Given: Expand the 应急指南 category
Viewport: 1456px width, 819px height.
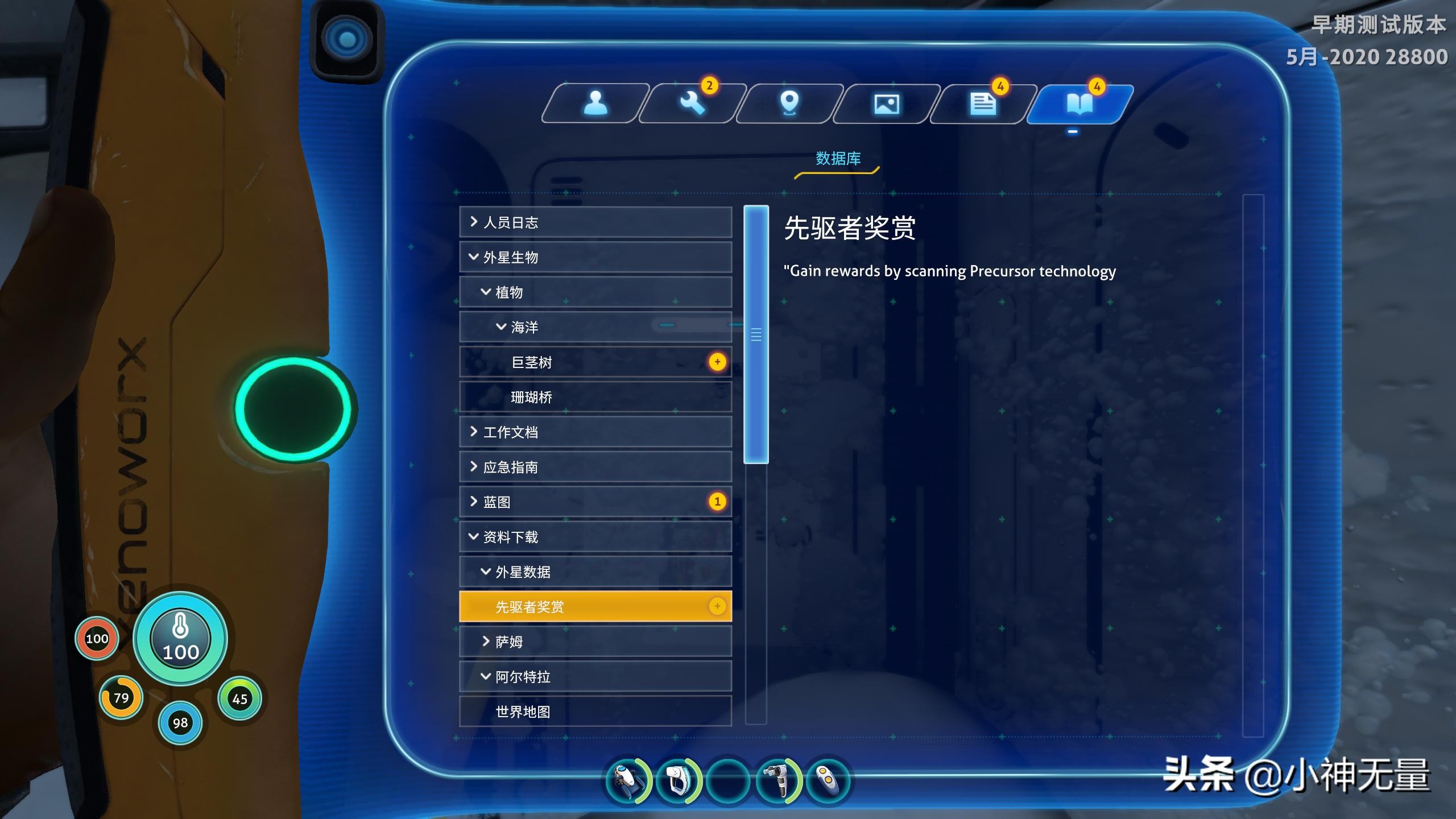Looking at the screenshot, I should pyautogui.click(x=595, y=467).
